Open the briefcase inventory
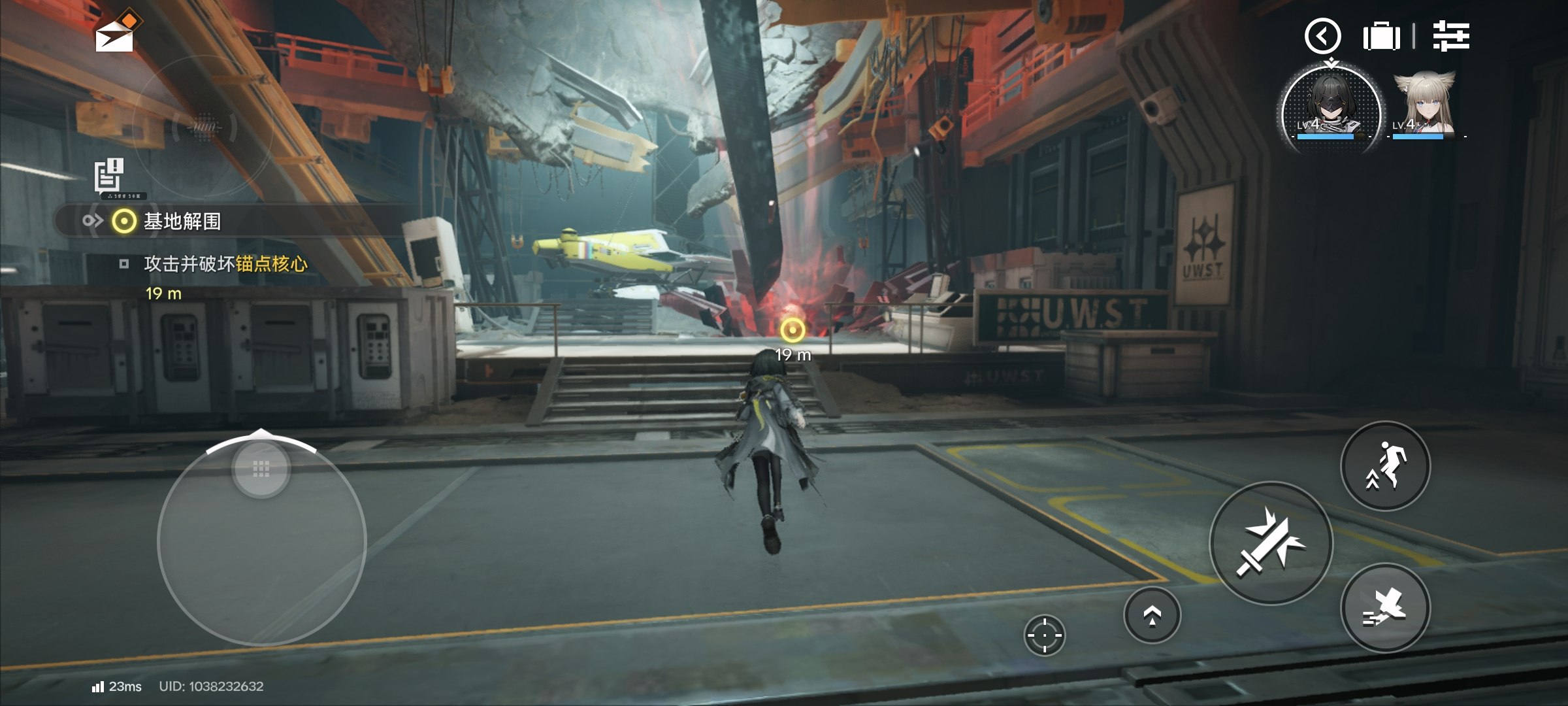 (1381, 36)
